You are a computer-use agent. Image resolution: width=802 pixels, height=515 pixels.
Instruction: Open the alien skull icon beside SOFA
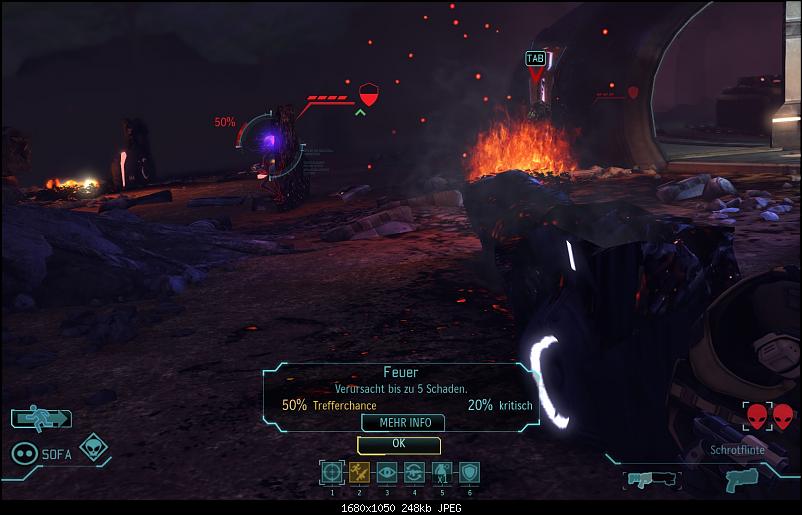point(94,449)
